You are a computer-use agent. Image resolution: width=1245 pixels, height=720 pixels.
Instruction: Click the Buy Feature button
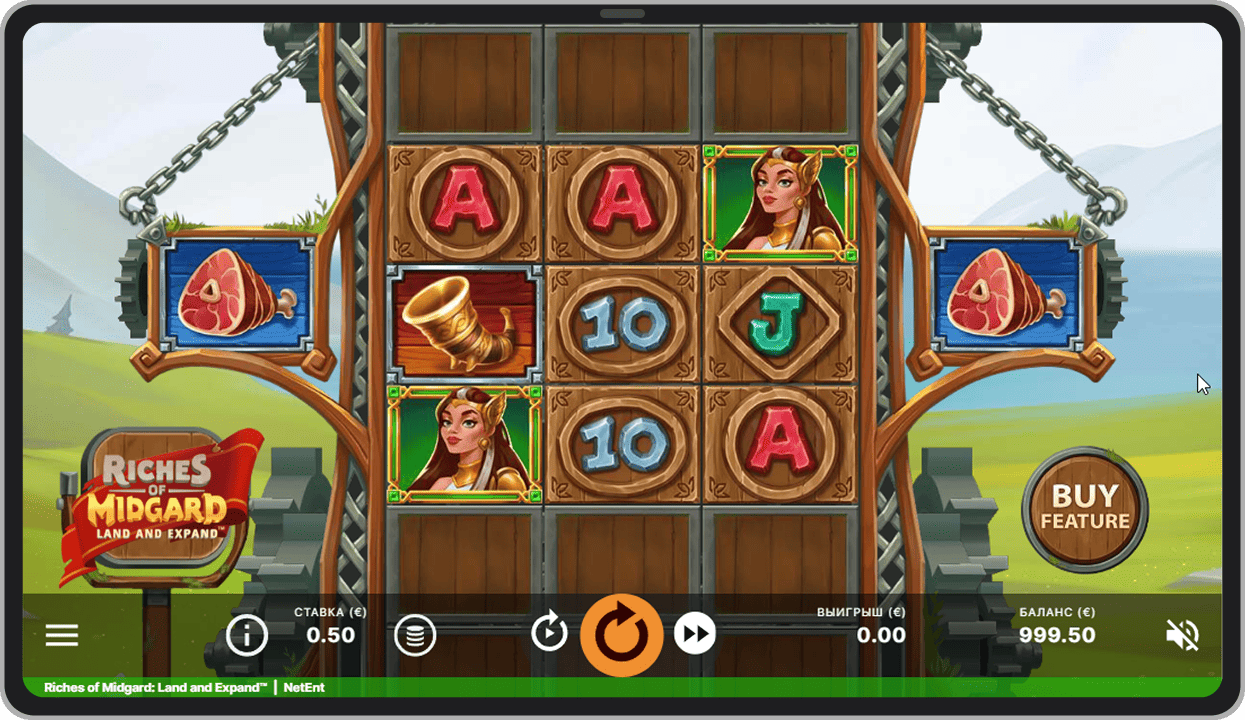[1085, 509]
